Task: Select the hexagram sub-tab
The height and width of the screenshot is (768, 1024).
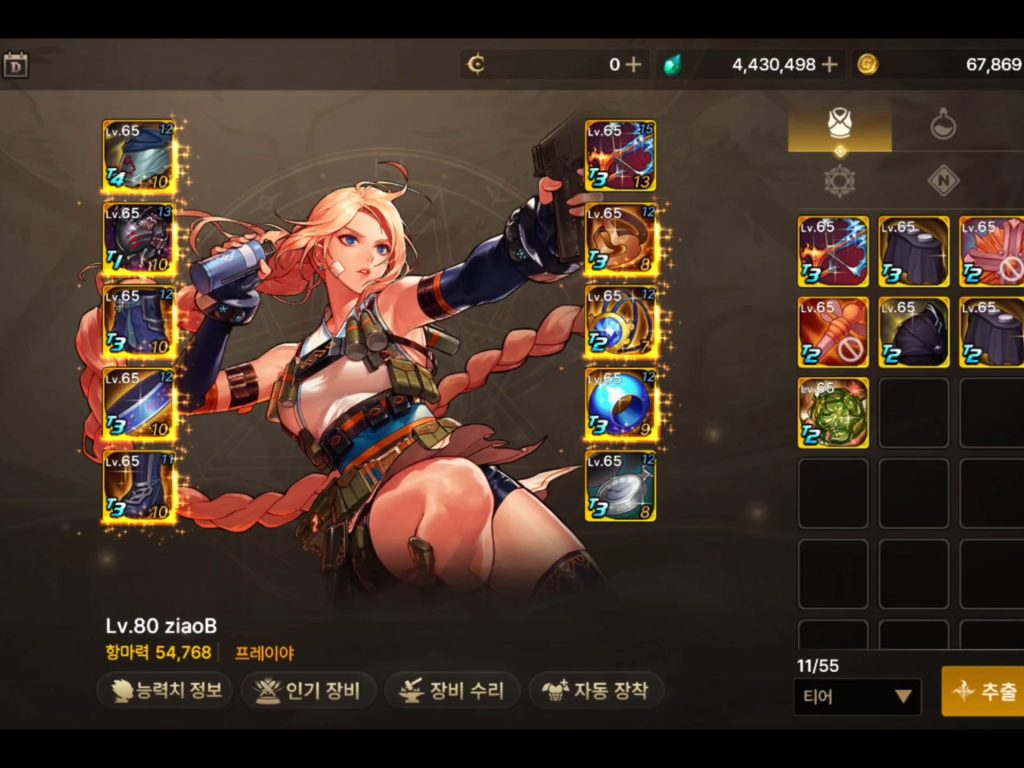Action: click(x=839, y=181)
